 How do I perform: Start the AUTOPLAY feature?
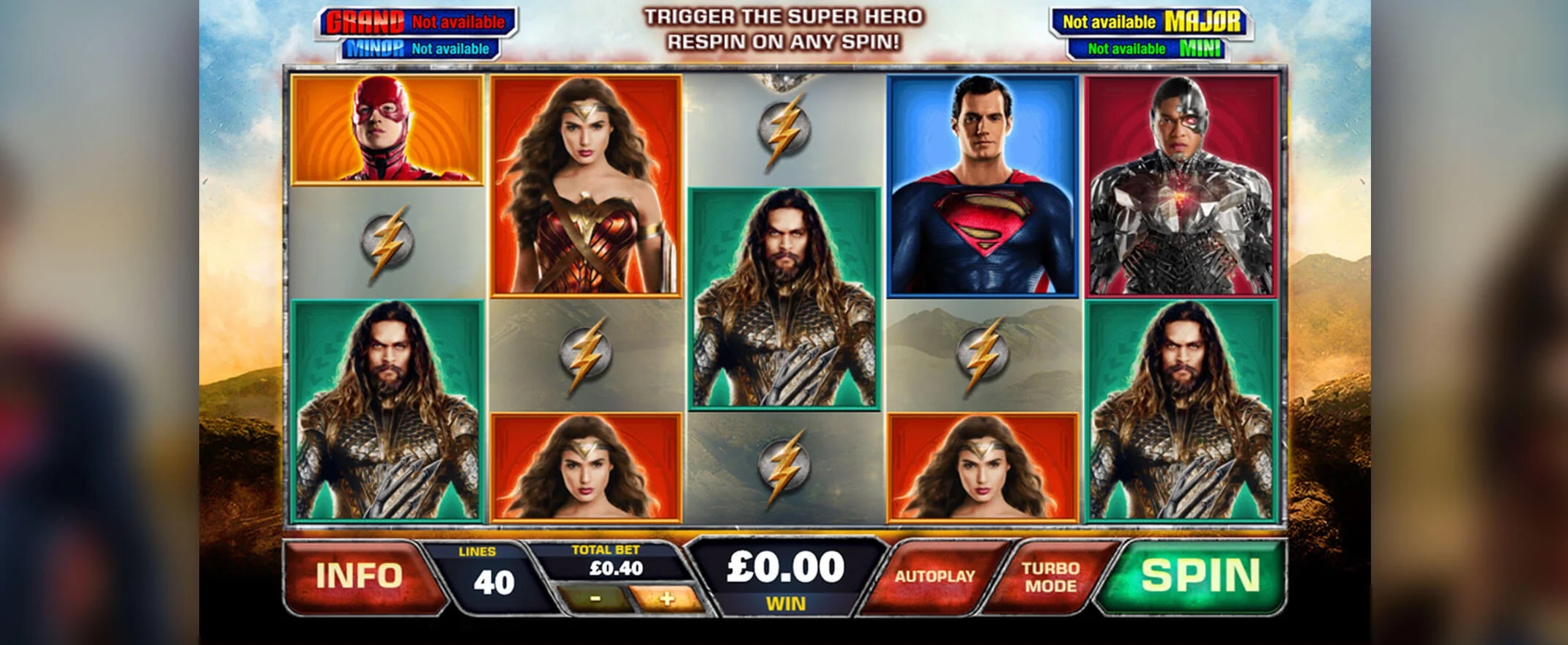(935, 577)
